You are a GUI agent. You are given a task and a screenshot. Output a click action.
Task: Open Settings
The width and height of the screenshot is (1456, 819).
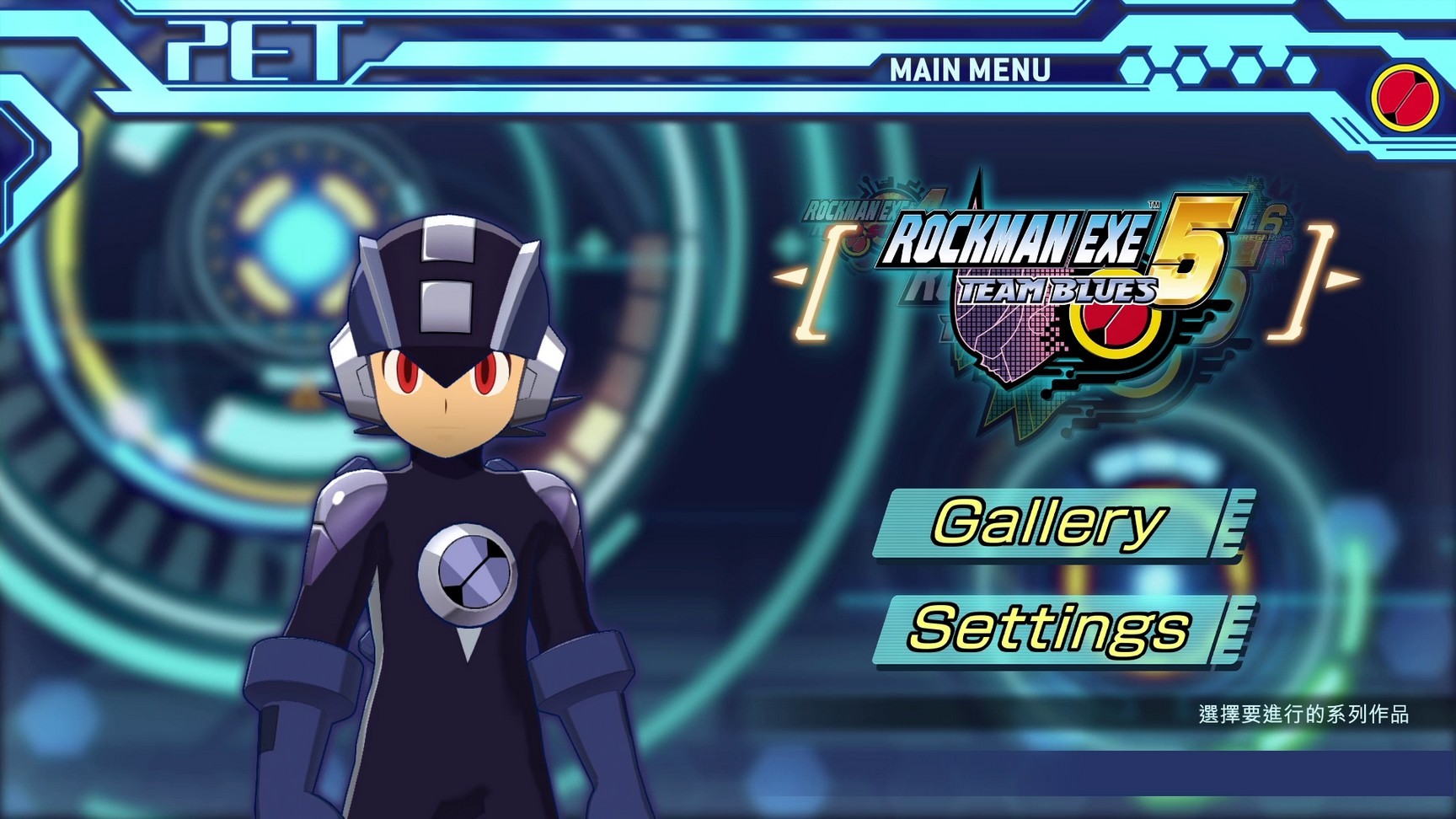coord(1052,628)
